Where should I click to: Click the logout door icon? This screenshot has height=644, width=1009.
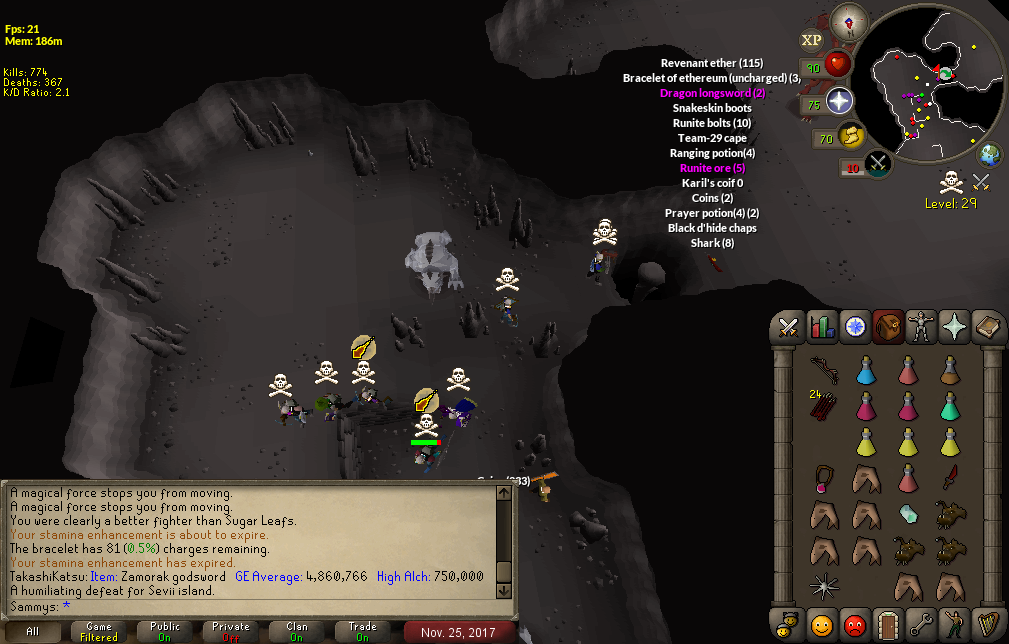(x=888, y=623)
